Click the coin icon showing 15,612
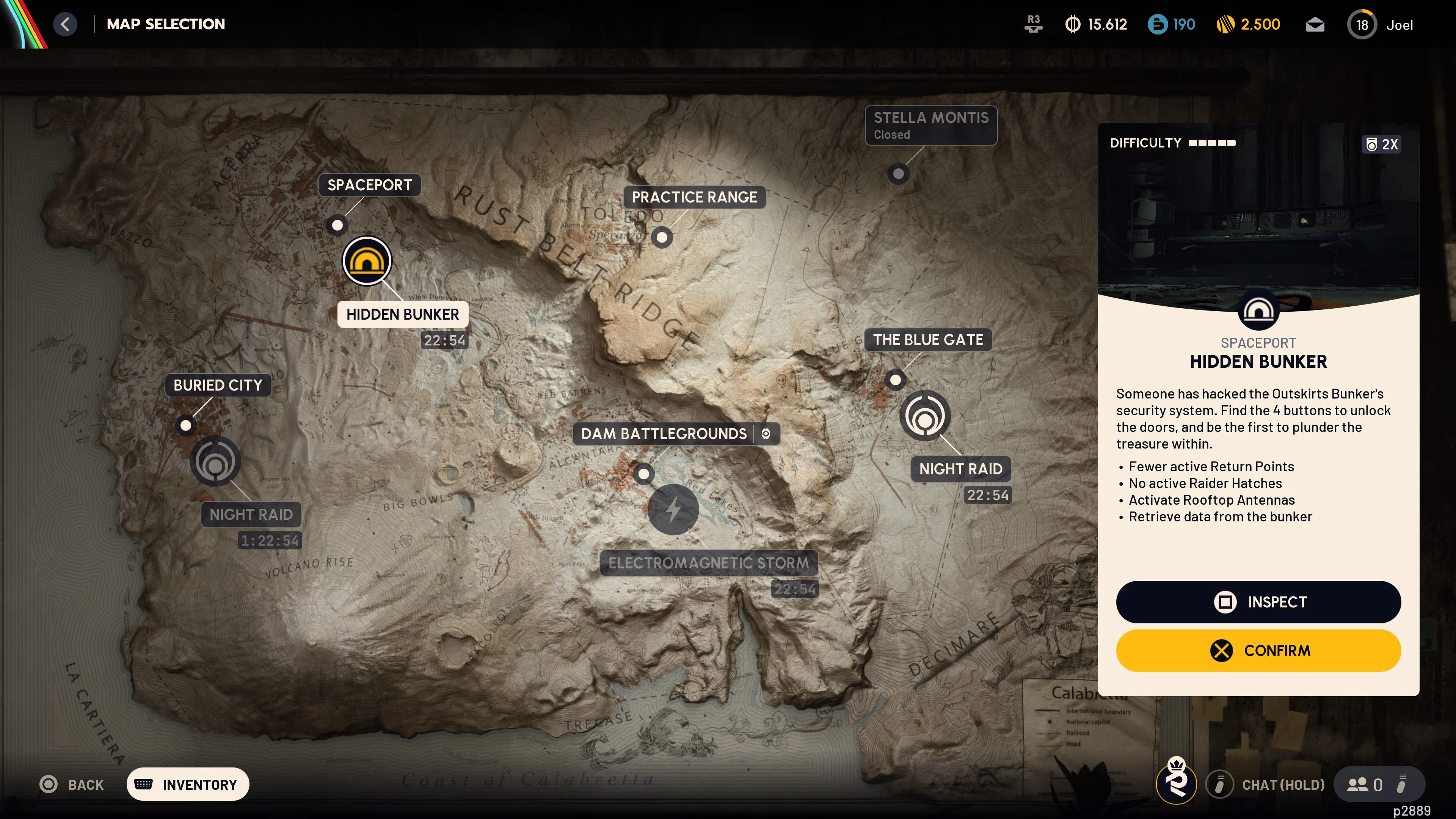 coord(1073,24)
